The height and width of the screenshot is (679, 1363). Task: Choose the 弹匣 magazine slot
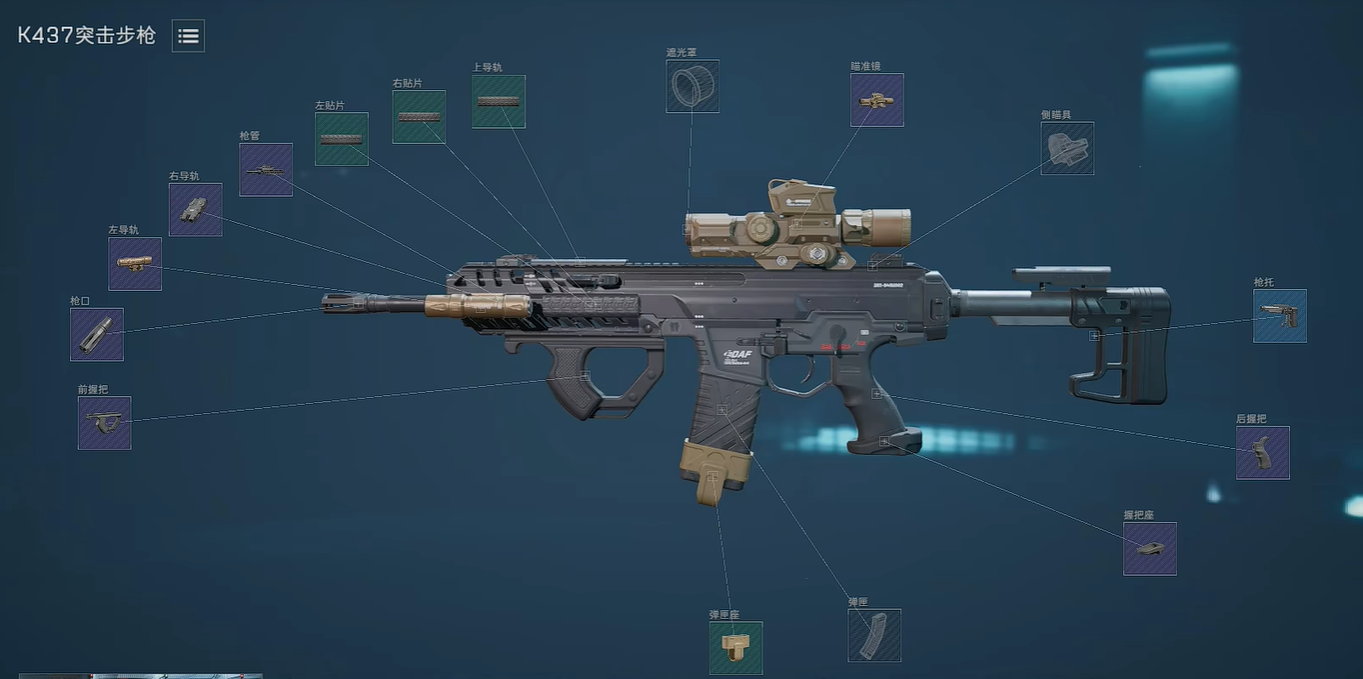tap(874, 635)
